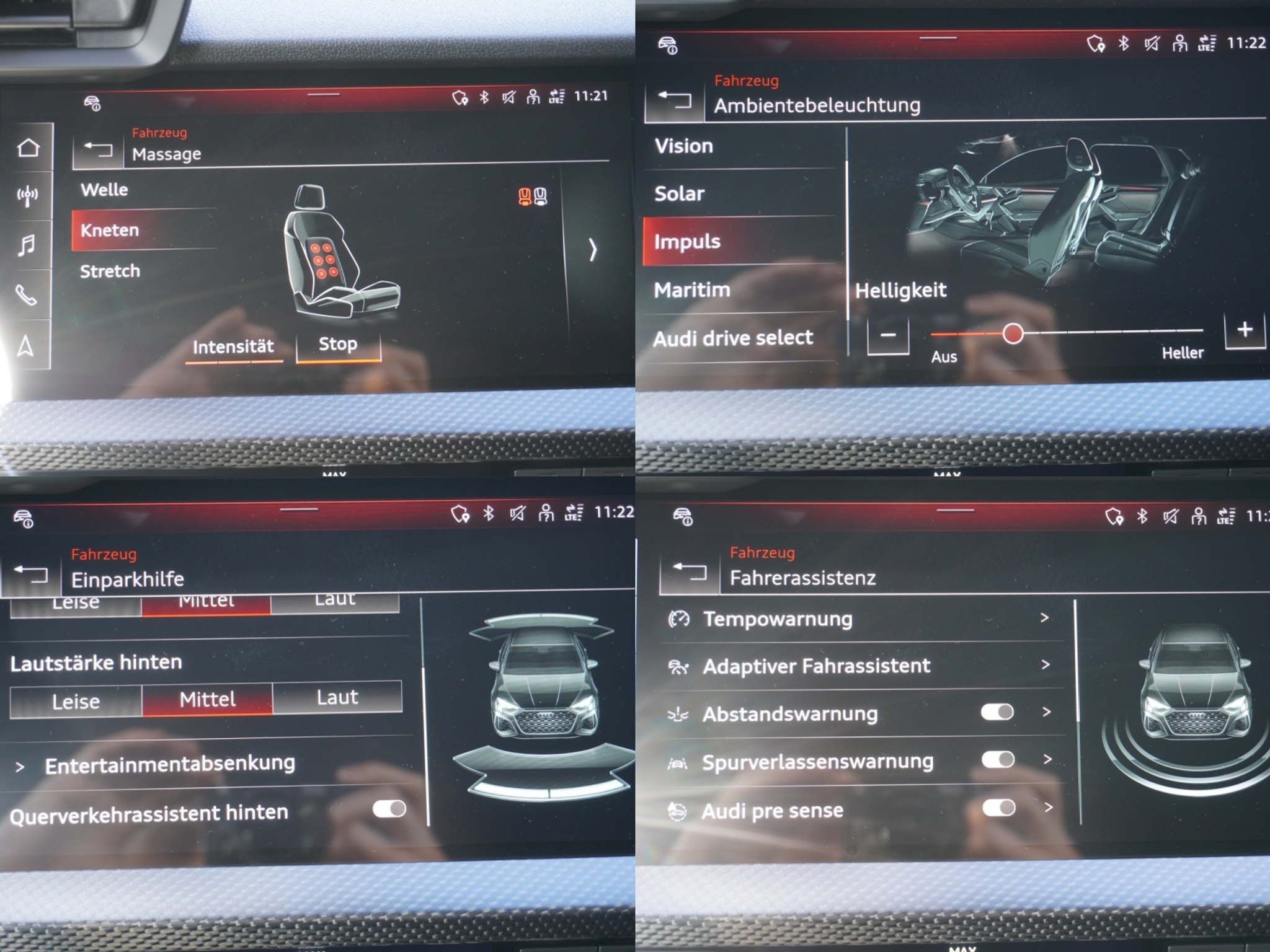The image size is (1270, 952).
Task: Toggle the Spurverlassenswarnung switch
Action: [x=998, y=760]
